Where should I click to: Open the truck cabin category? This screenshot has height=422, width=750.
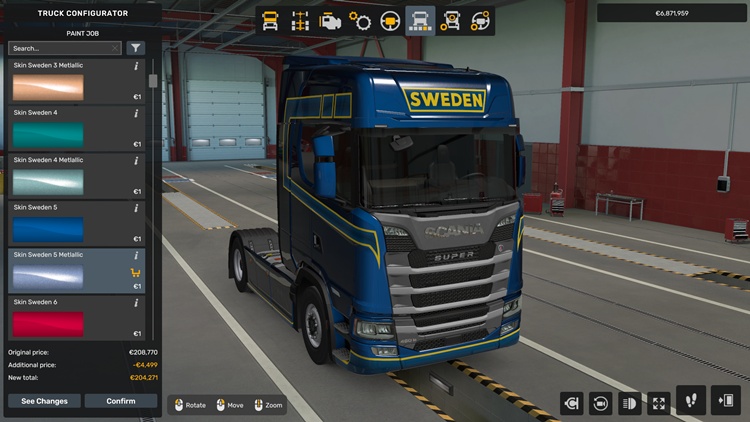[270, 20]
